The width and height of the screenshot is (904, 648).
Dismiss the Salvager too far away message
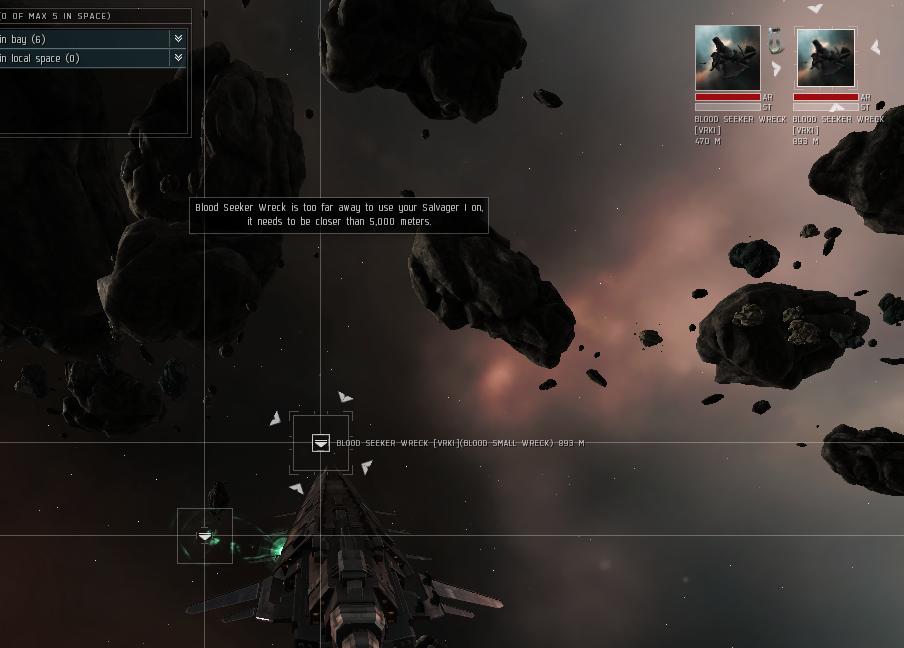338,214
